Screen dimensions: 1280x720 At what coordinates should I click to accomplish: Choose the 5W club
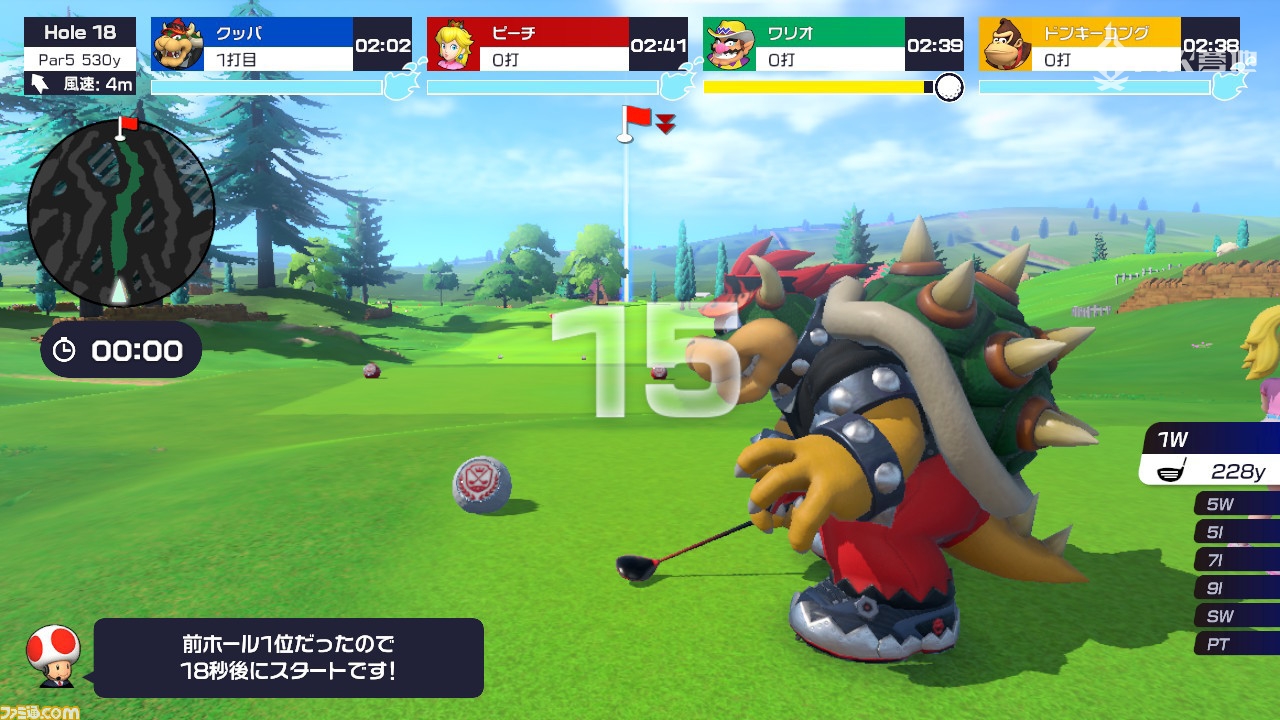(x=1236, y=504)
